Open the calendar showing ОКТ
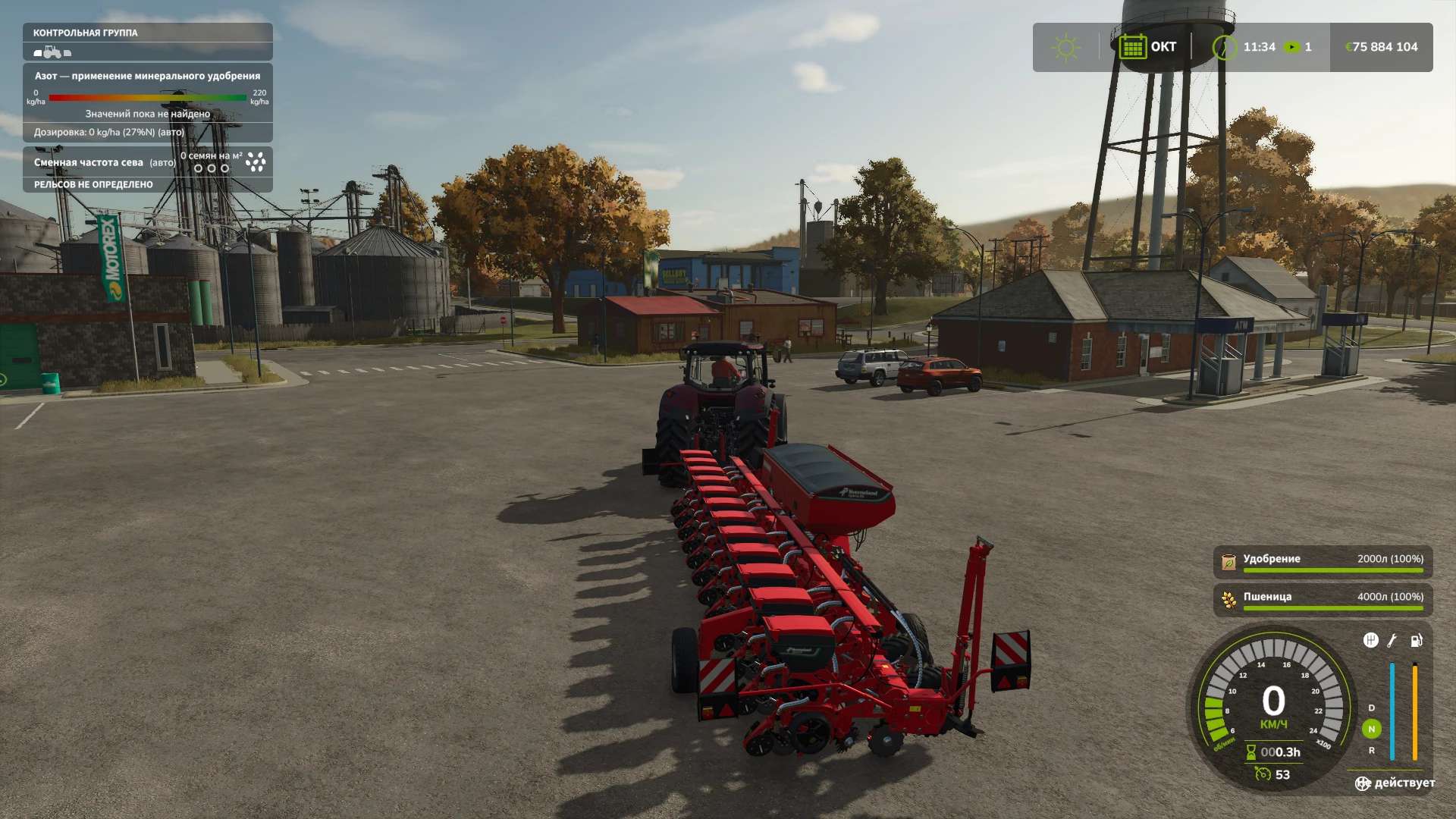 [x=1132, y=47]
